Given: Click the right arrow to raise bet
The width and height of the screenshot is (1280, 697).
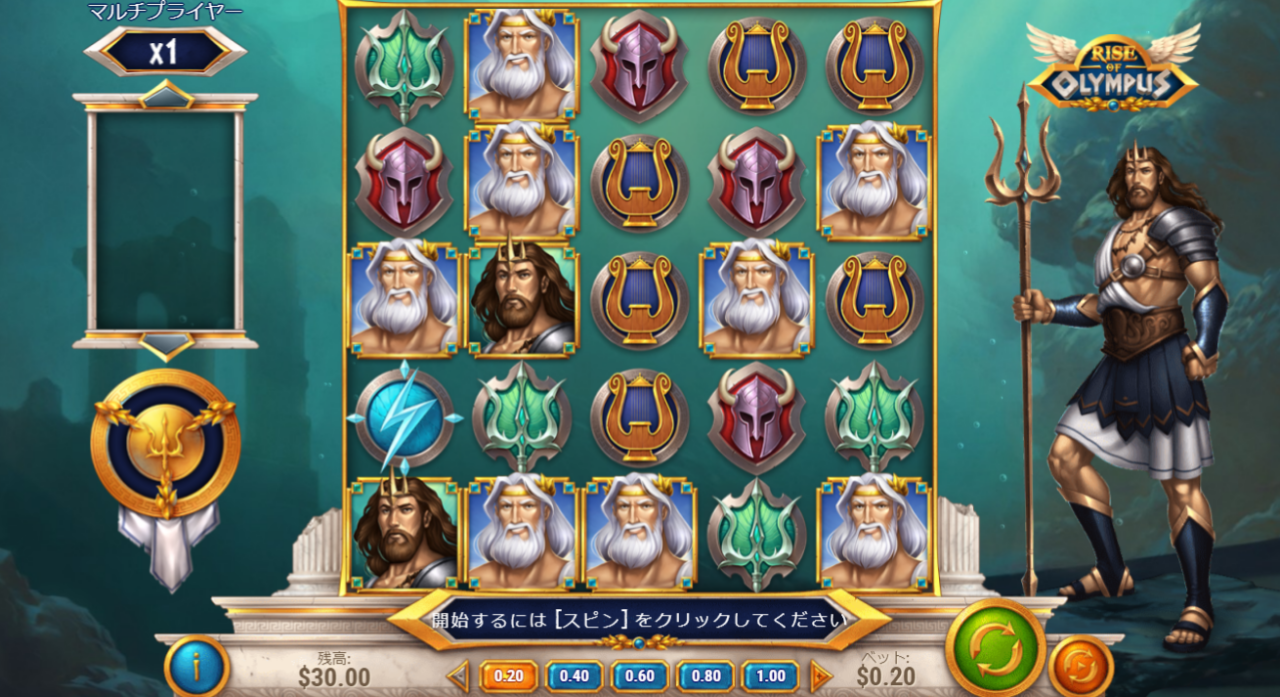Looking at the screenshot, I should click(x=820, y=676).
